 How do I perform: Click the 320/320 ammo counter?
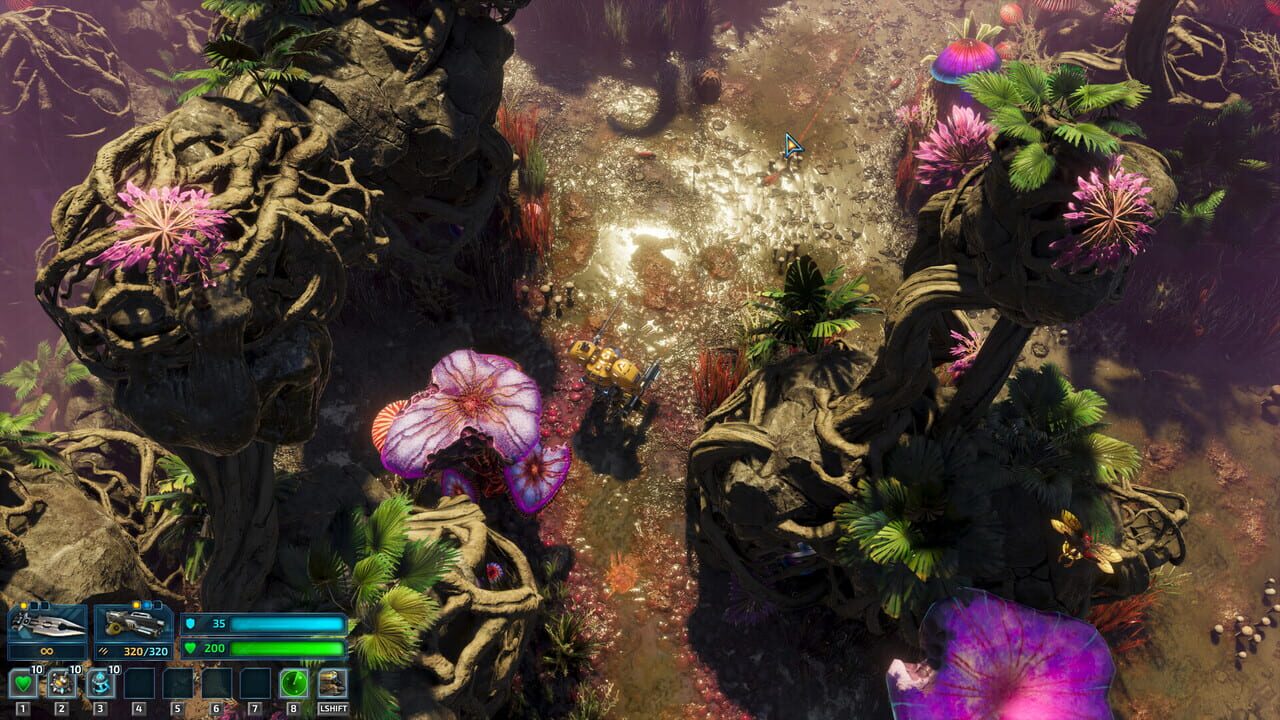coord(145,651)
